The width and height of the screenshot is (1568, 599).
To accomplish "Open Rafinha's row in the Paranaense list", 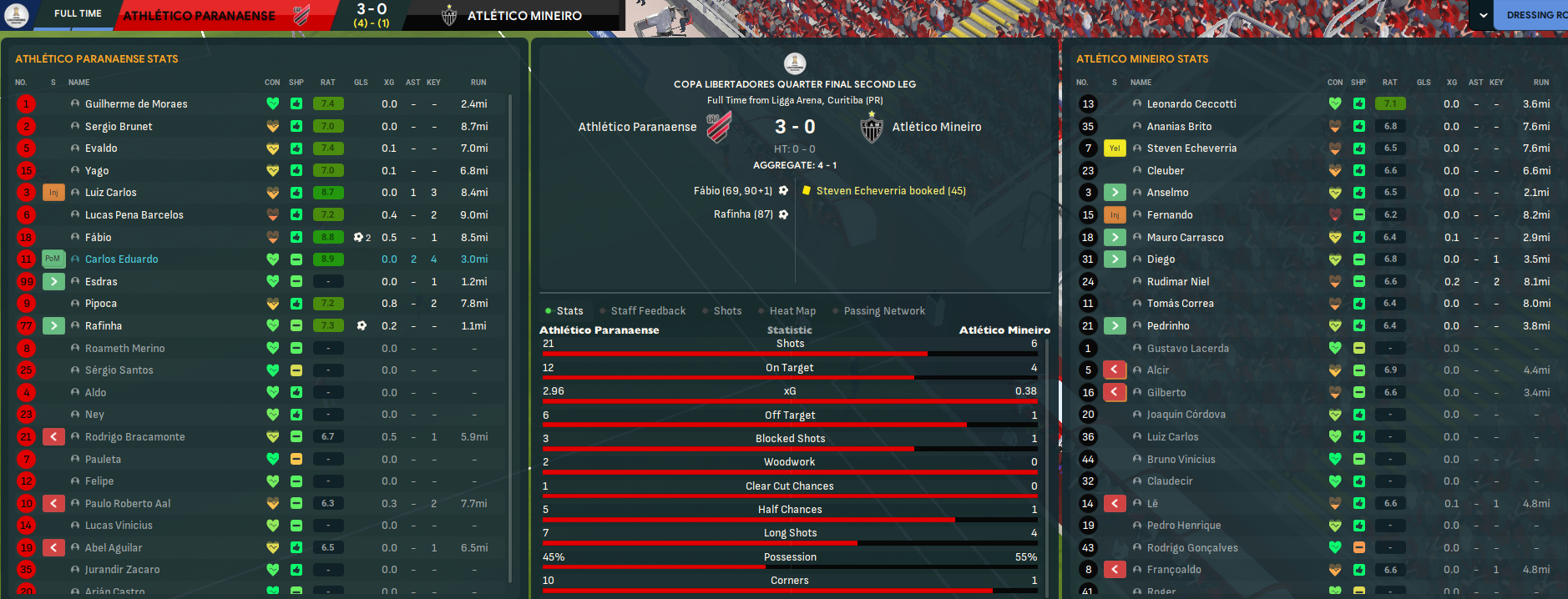I will [x=104, y=326].
